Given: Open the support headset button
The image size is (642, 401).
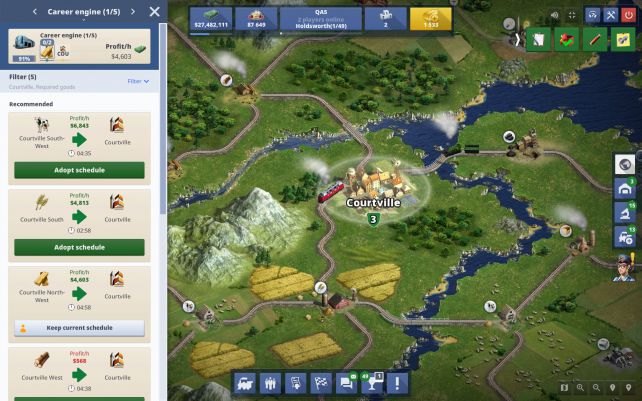Looking at the screenshot, I should point(592,15).
